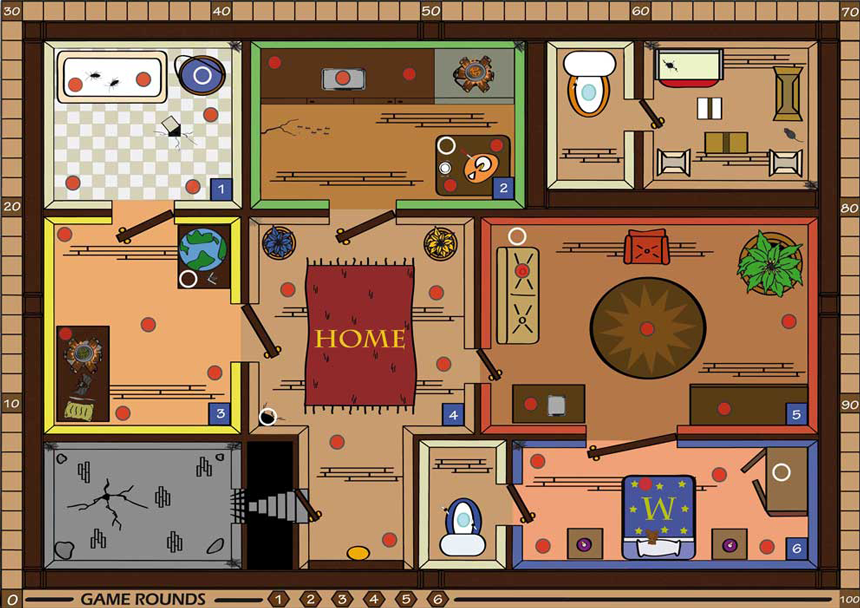Click the room 3 number tile
The image size is (860, 608).
pyautogui.click(x=221, y=413)
